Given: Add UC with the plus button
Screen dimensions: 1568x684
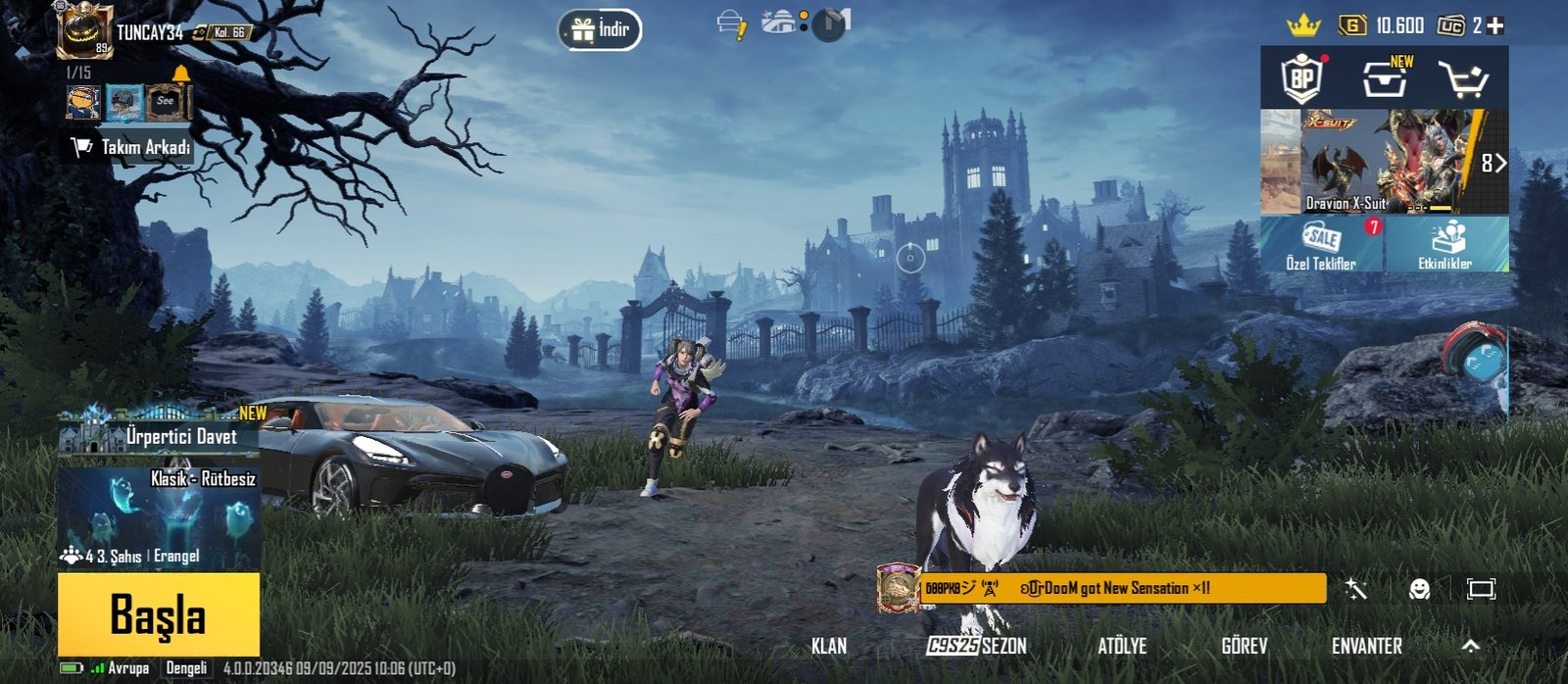Looking at the screenshot, I should [1495, 26].
